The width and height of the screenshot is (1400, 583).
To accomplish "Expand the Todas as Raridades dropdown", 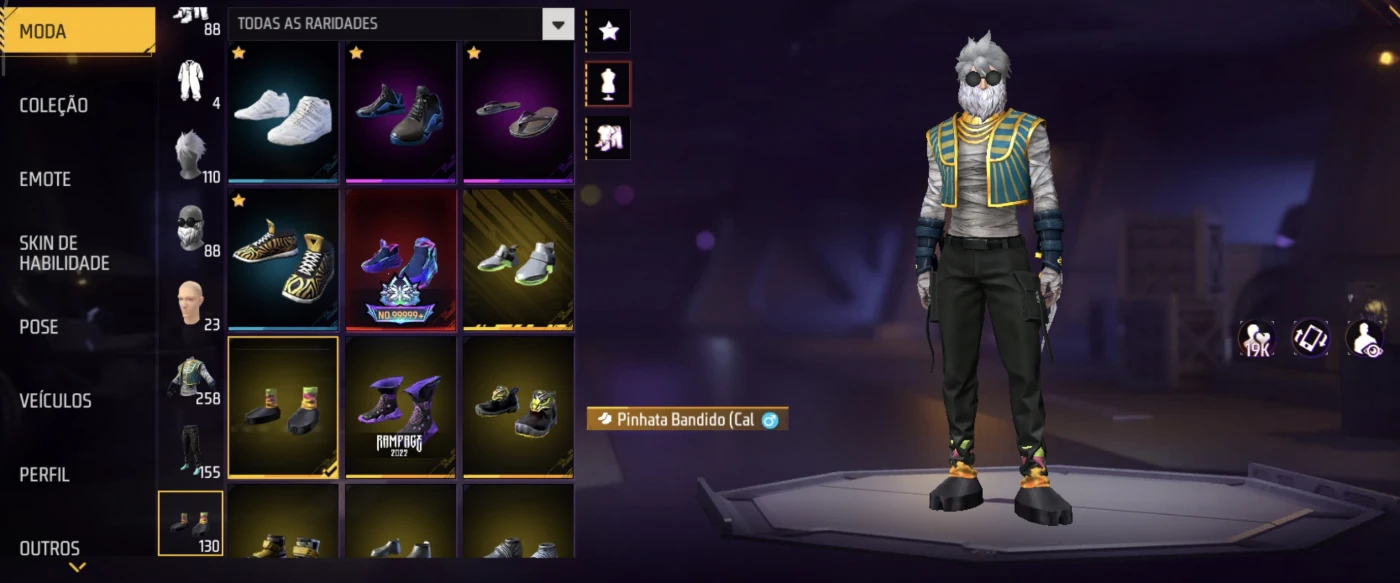I will click(558, 24).
